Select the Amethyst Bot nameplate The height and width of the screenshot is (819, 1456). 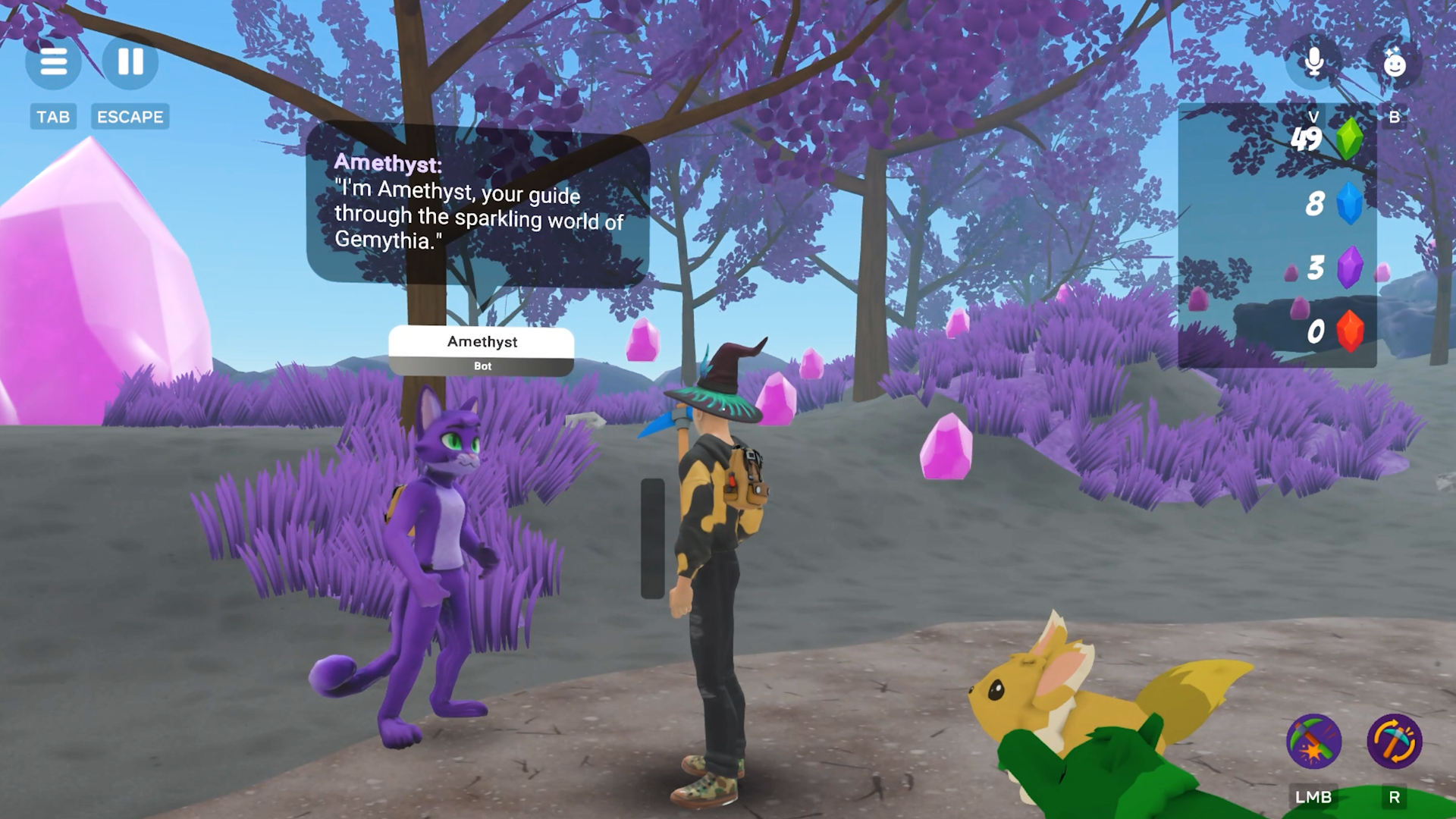482,350
